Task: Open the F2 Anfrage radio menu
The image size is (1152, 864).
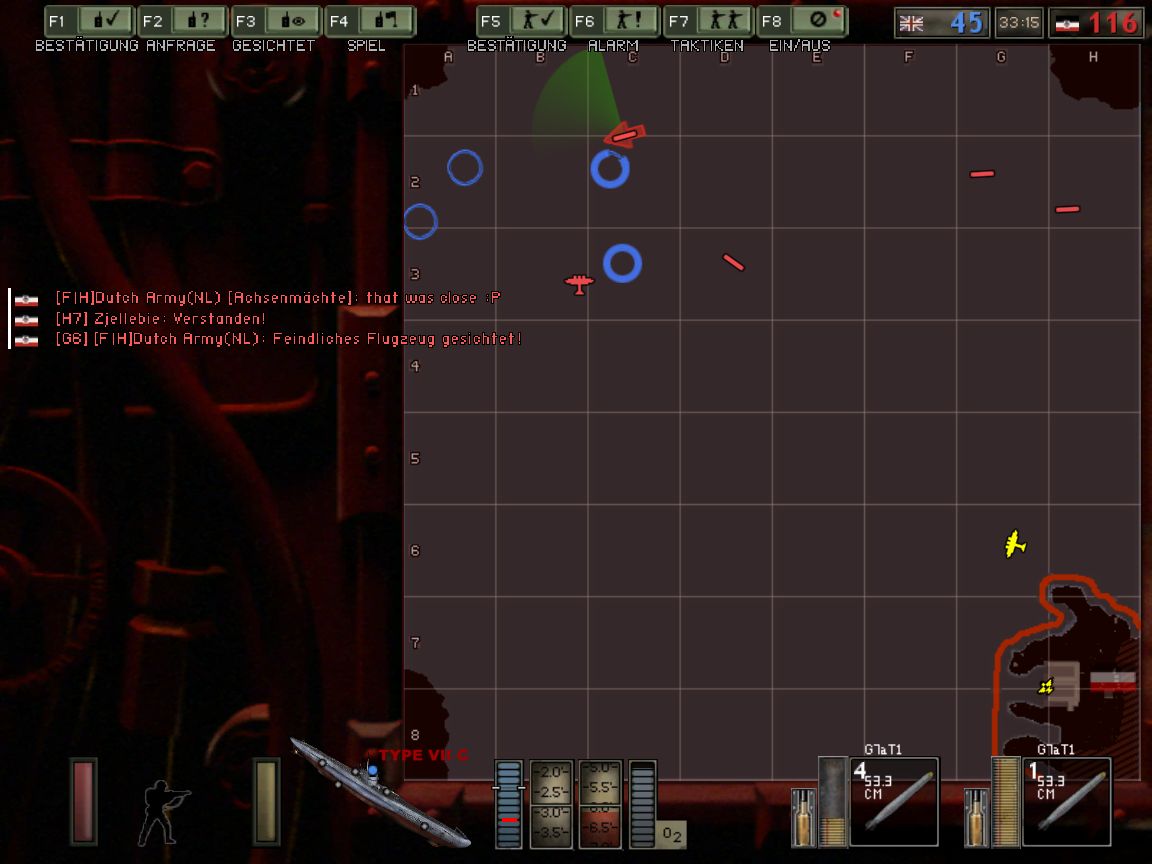Action: pos(182,21)
